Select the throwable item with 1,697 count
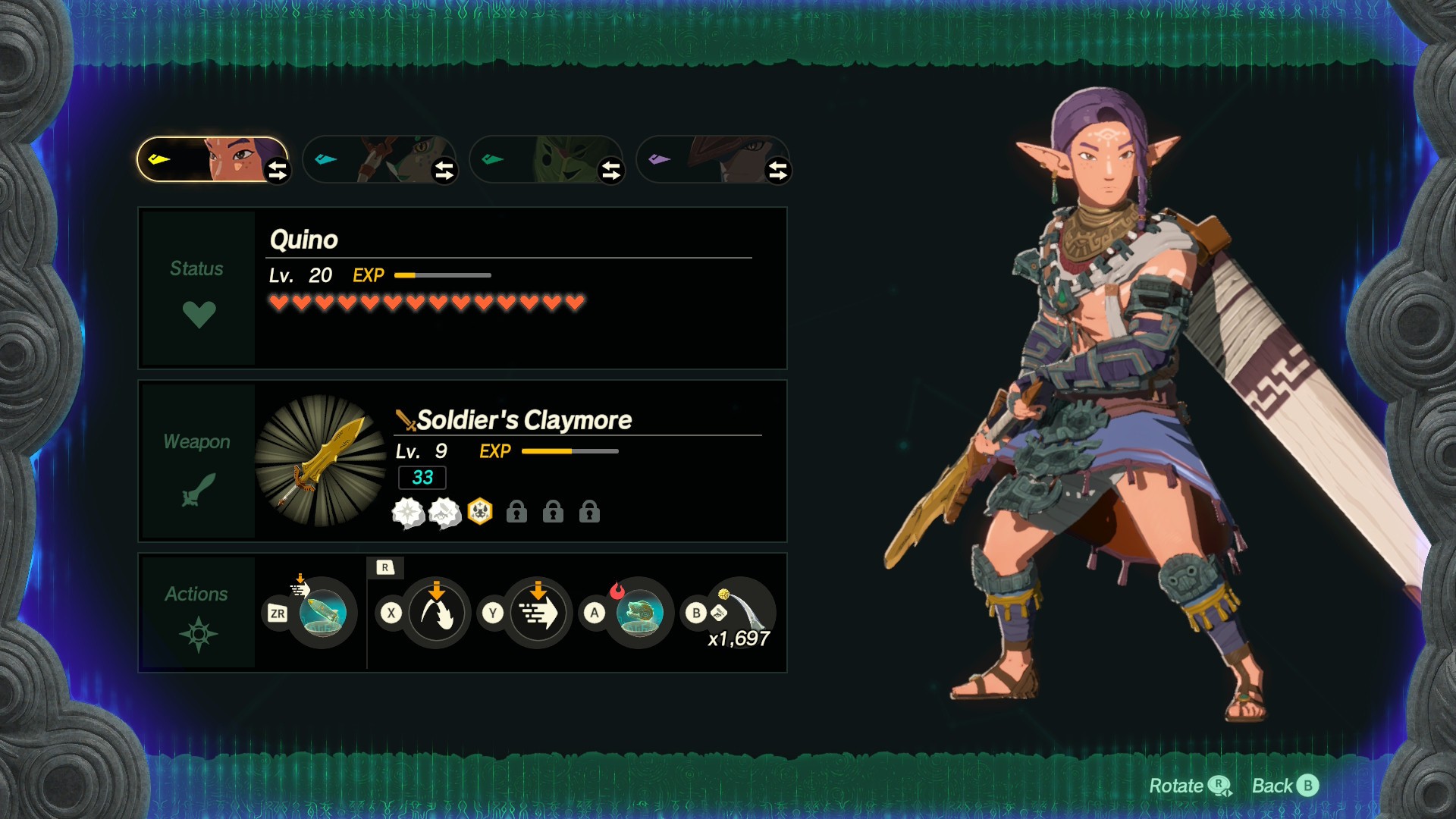This screenshot has height=819, width=1456. [x=741, y=610]
